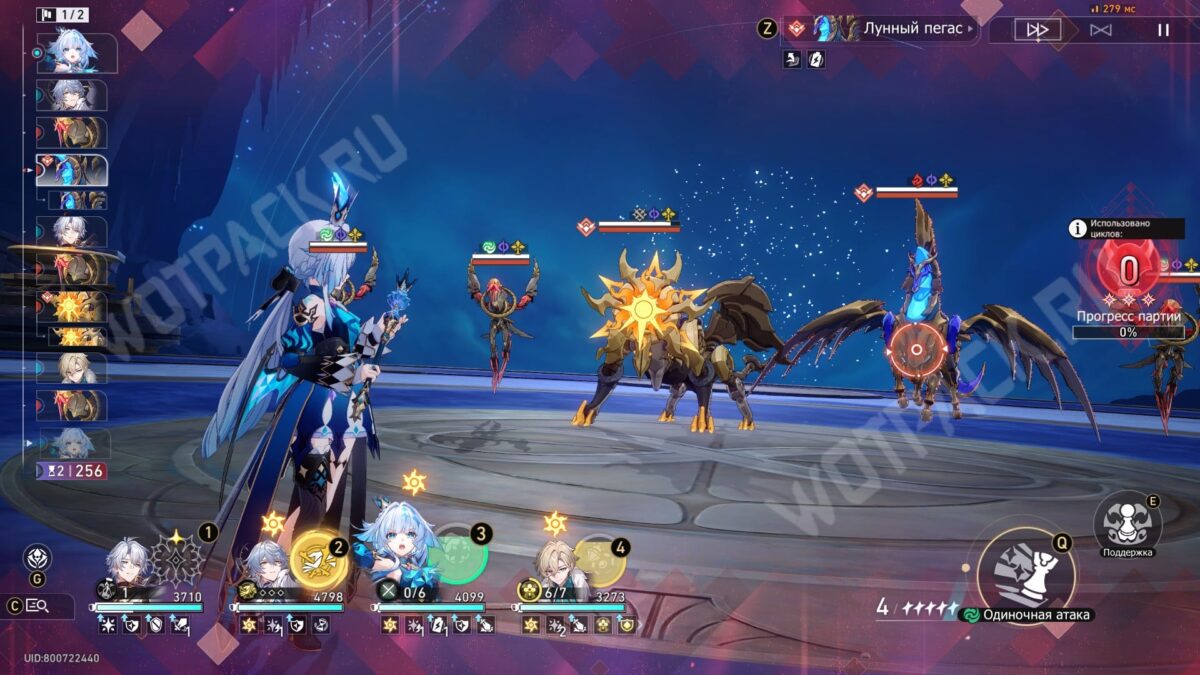Activate the fourth character's yellow ultimate icon

pyautogui.click(x=598, y=560)
